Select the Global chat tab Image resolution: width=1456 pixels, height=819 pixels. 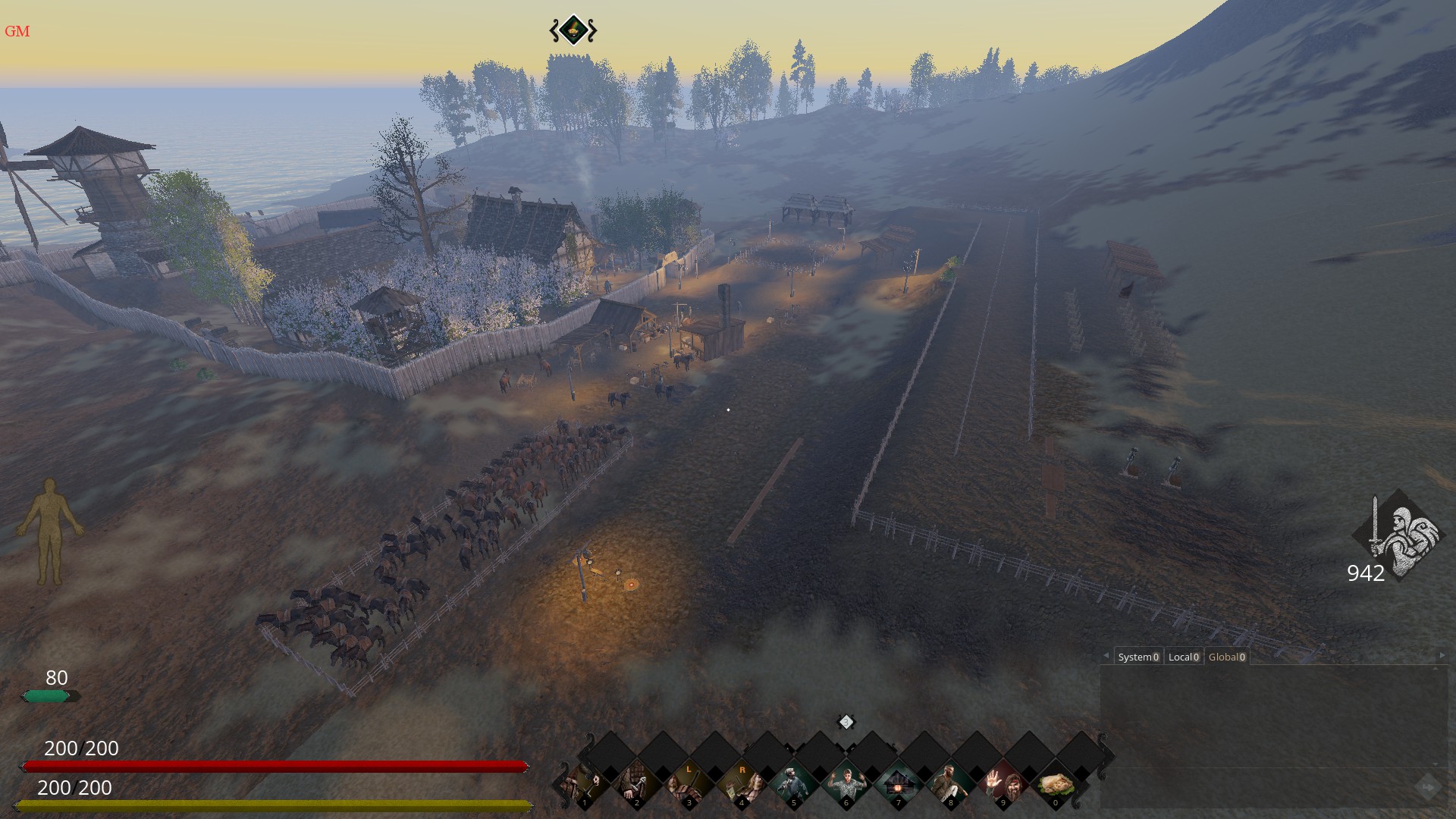(1226, 657)
